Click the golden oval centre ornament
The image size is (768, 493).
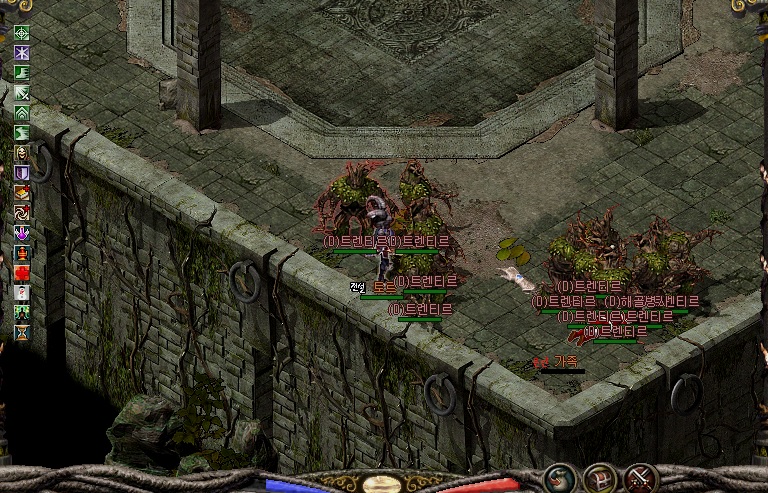pos(383,484)
